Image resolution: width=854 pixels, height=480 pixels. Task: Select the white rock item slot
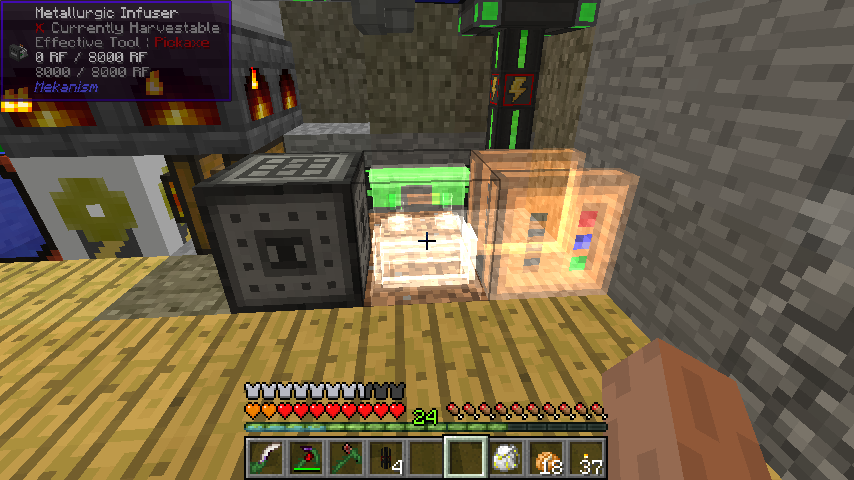pos(505,458)
